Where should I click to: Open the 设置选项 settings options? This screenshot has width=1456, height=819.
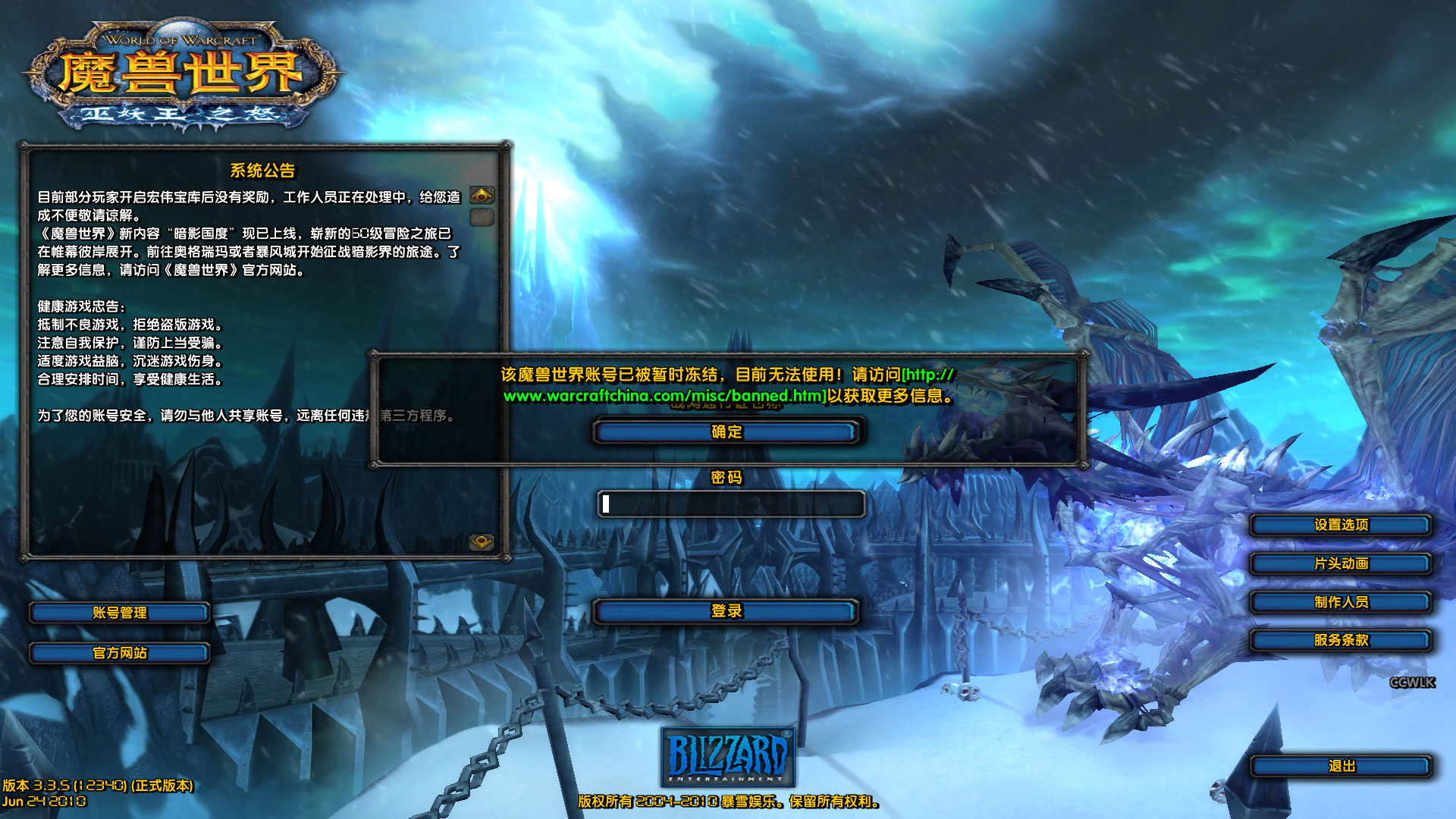(1339, 525)
